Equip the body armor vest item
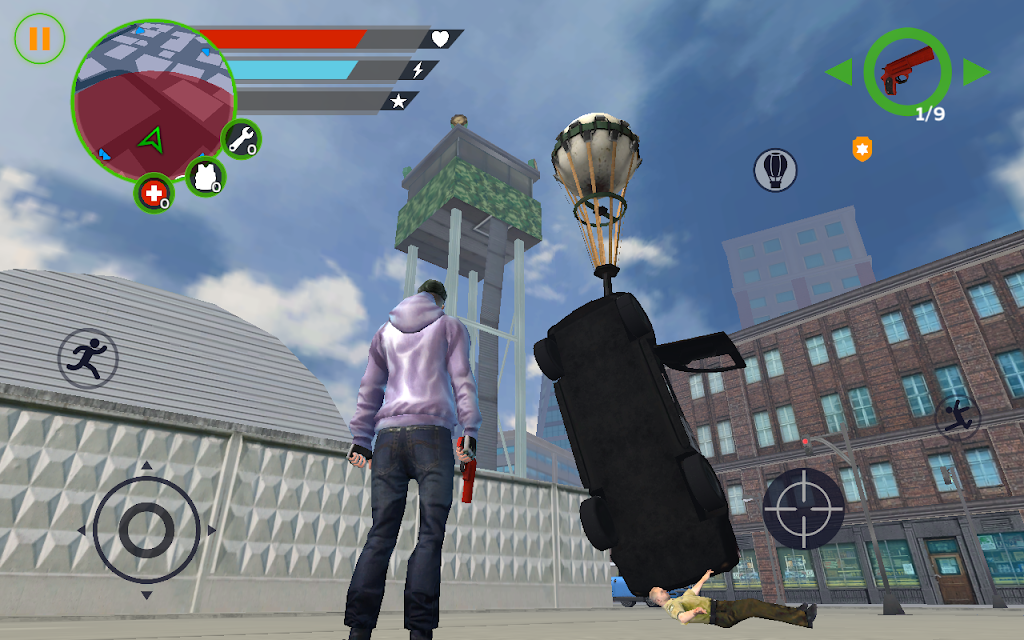The height and width of the screenshot is (640, 1024). coord(206,176)
